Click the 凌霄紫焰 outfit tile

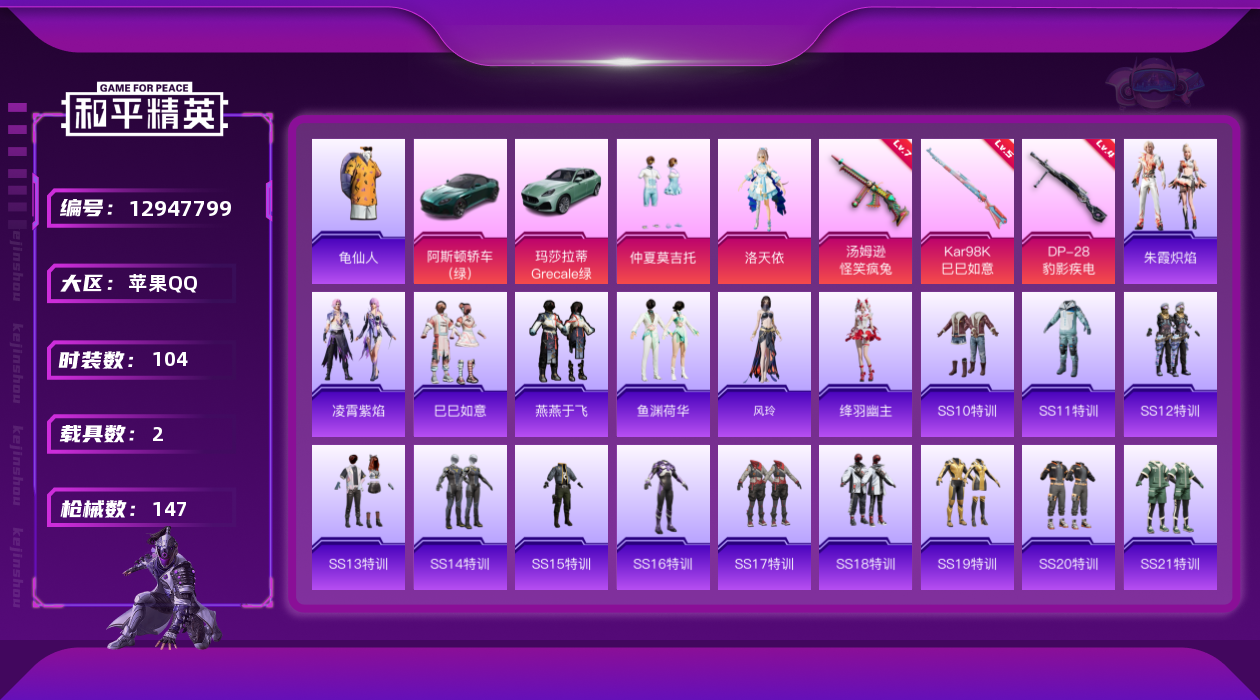tap(358, 364)
